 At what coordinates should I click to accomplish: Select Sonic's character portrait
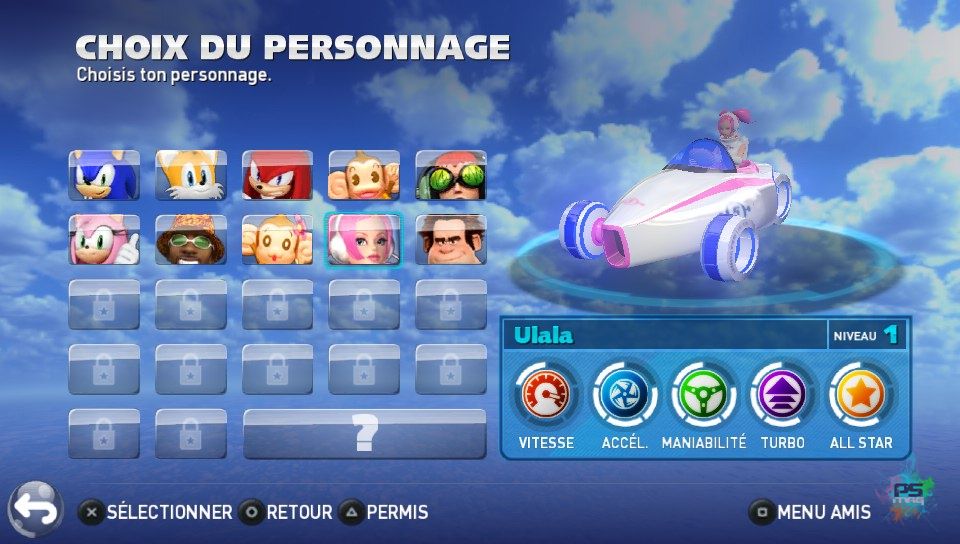[104, 175]
